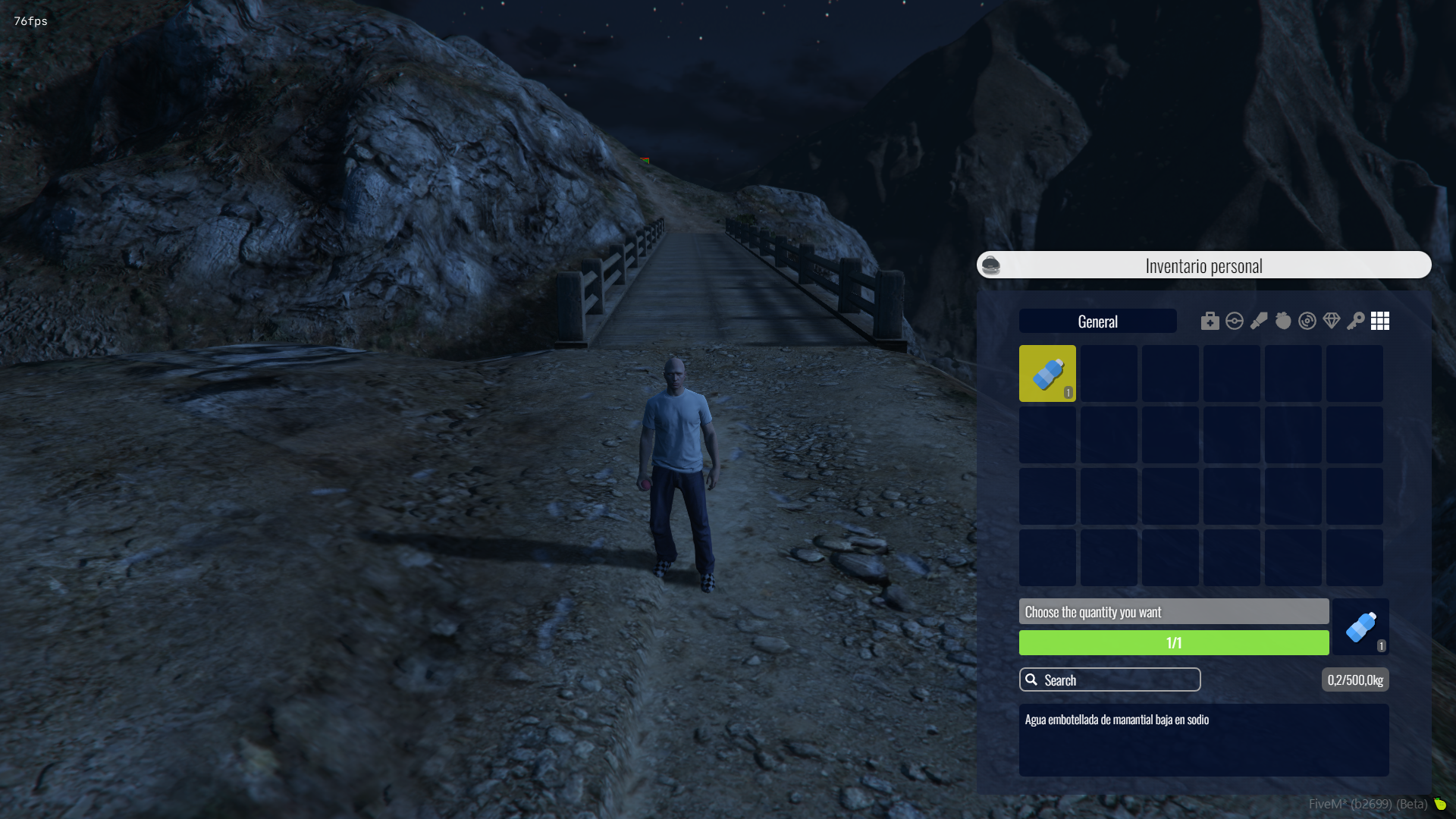Viewport: 1456px width, 819px height.
Task: Click the water bottle preview beside the quantity bar
Action: 1361,627
